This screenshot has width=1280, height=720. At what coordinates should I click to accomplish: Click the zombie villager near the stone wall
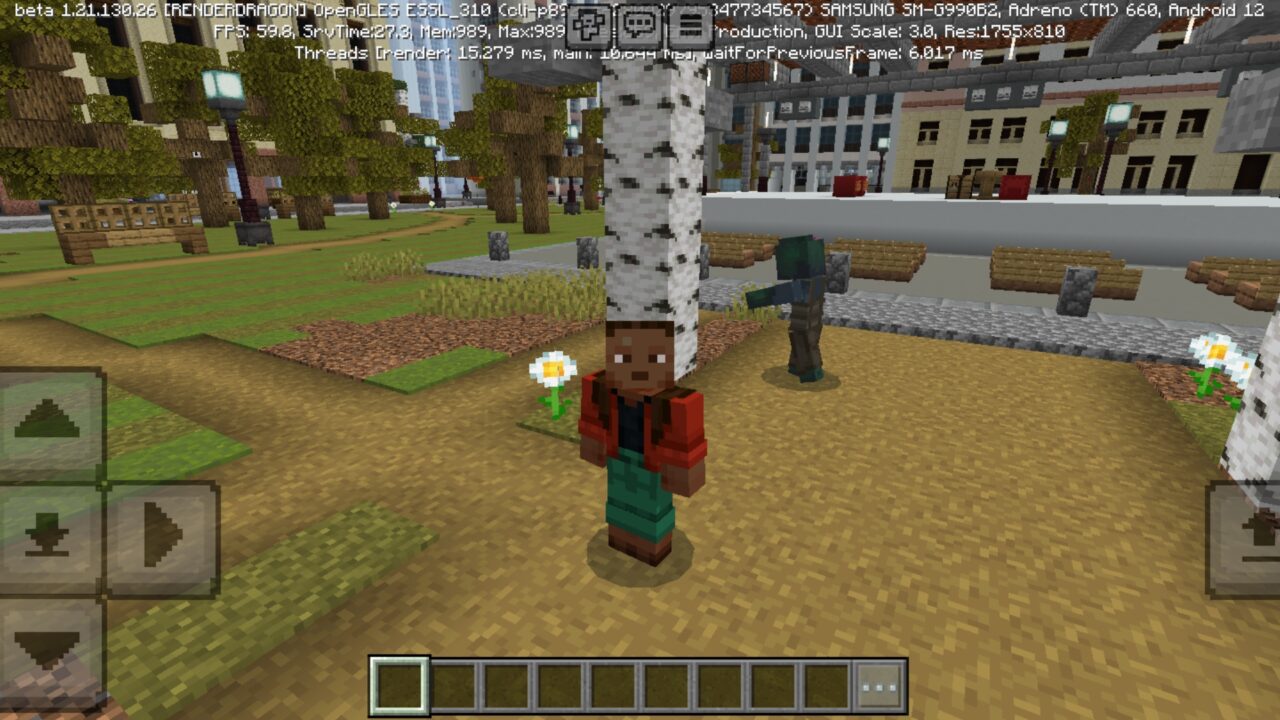click(800, 300)
